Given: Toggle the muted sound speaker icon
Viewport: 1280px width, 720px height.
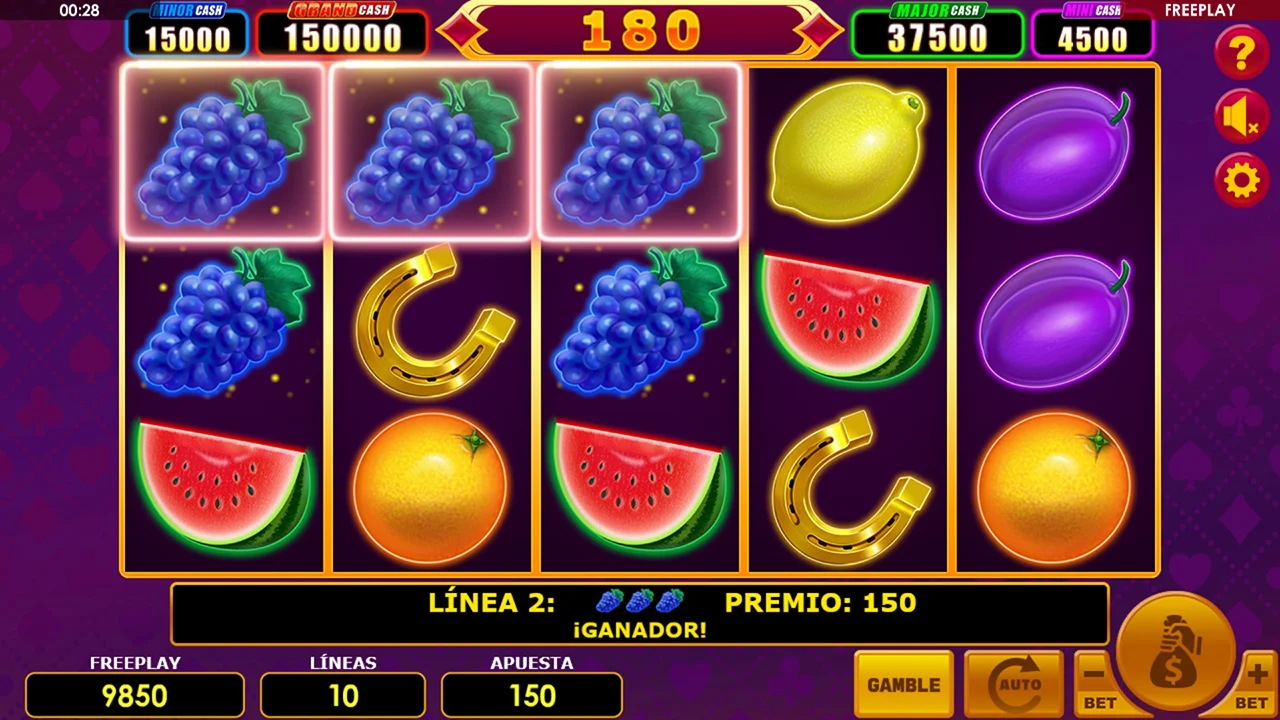Looking at the screenshot, I should 1241,117.
